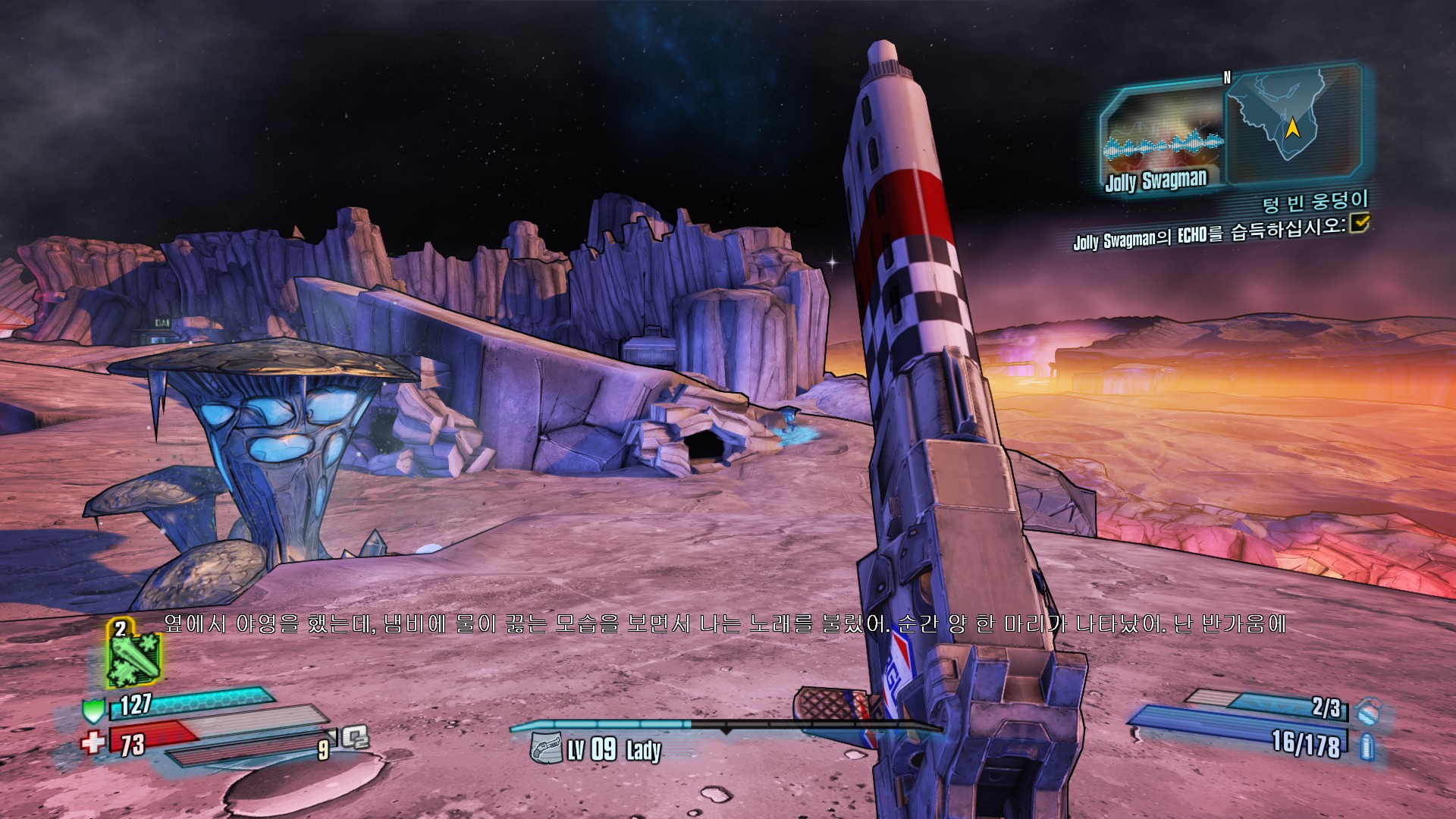Screen dimensions: 1456x819
Task: Click the green shield icon
Action: coord(93,711)
